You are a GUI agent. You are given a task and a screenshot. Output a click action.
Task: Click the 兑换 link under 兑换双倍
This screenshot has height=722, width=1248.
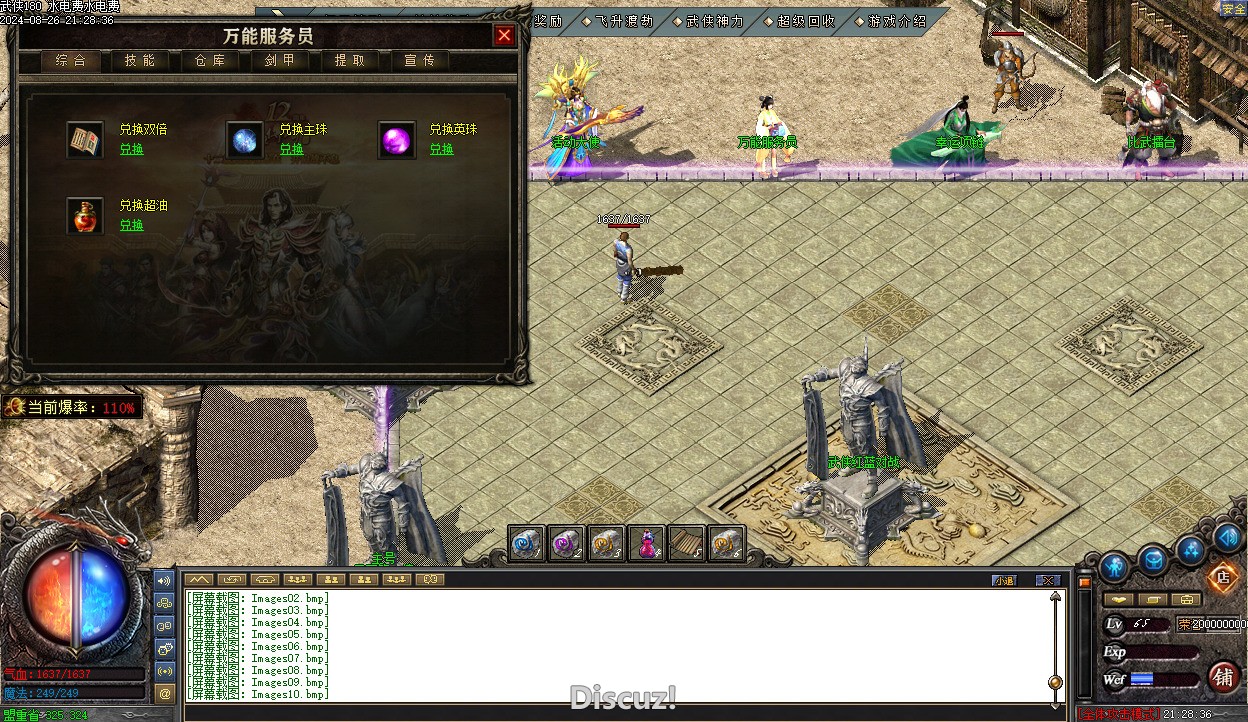(132, 149)
